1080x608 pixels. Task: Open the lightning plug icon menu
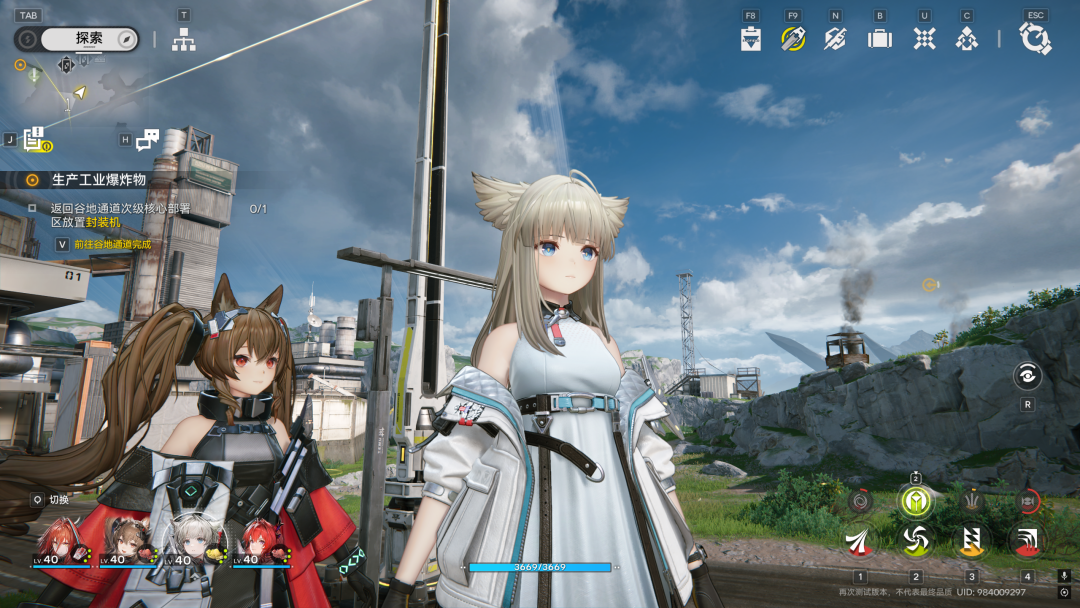(835, 39)
